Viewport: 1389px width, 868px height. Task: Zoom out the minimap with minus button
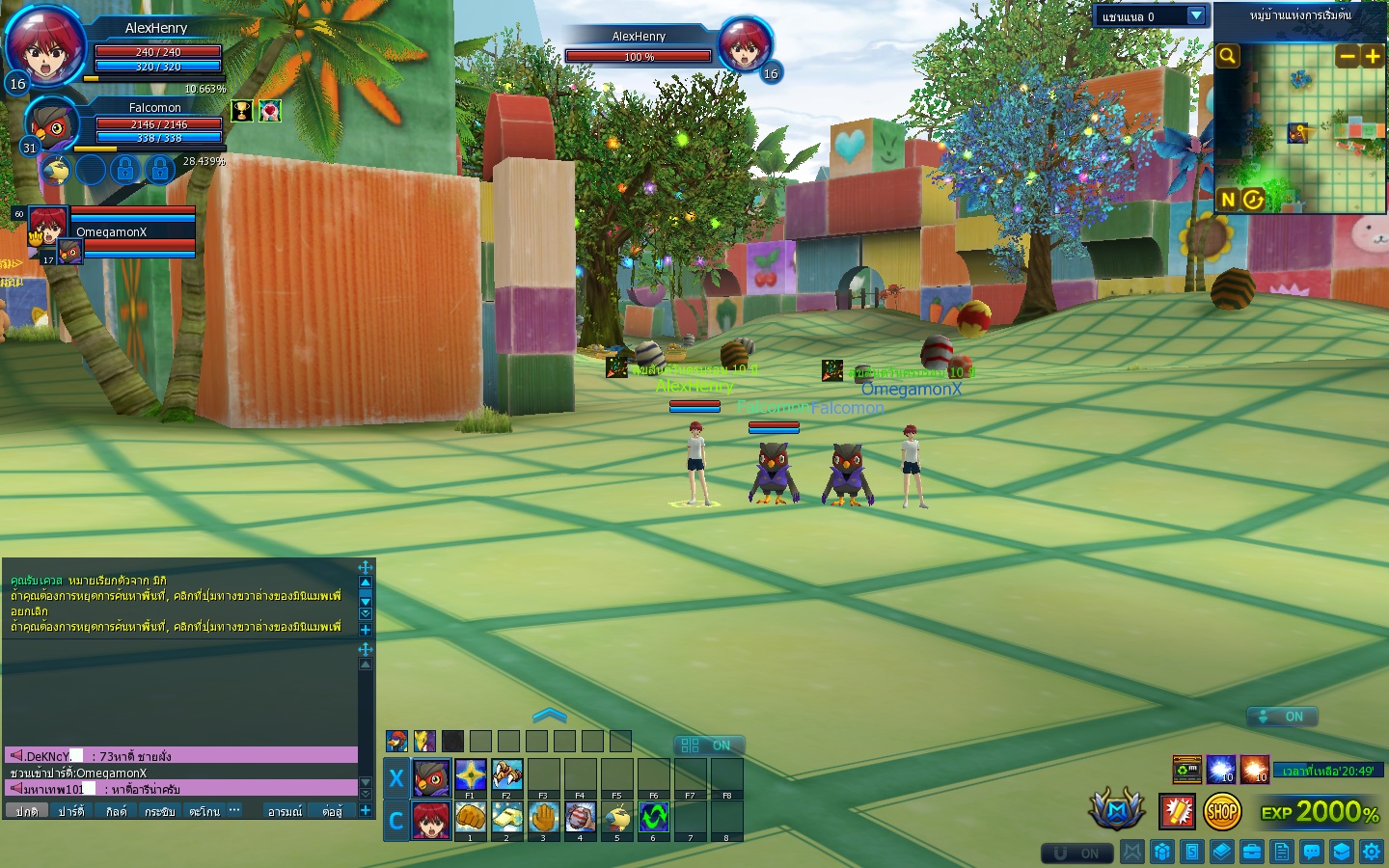1347,56
